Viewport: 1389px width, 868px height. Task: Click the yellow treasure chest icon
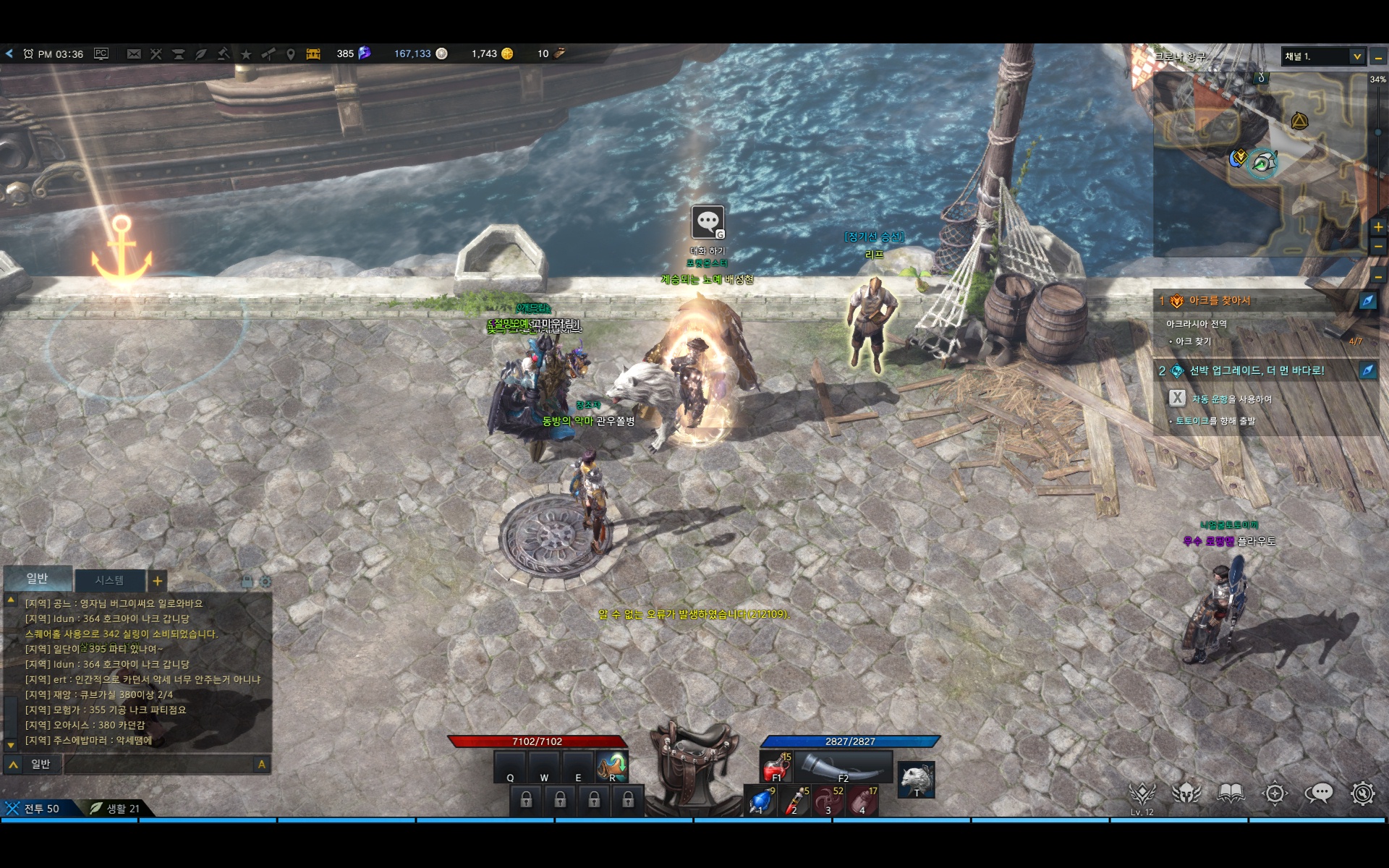pyautogui.click(x=313, y=54)
